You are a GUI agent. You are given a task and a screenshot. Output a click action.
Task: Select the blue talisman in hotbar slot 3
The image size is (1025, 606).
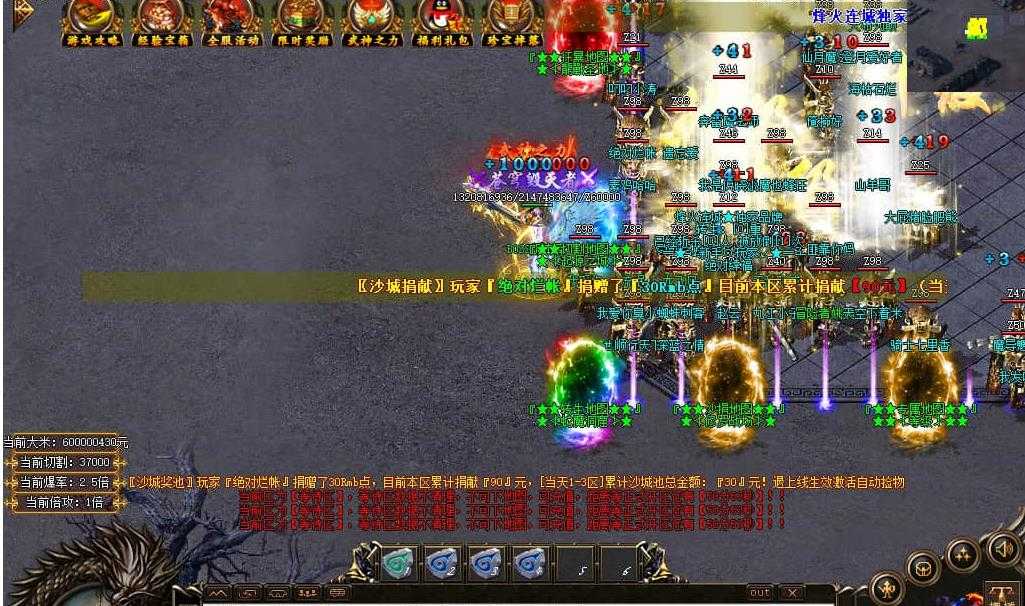(486, 565)
